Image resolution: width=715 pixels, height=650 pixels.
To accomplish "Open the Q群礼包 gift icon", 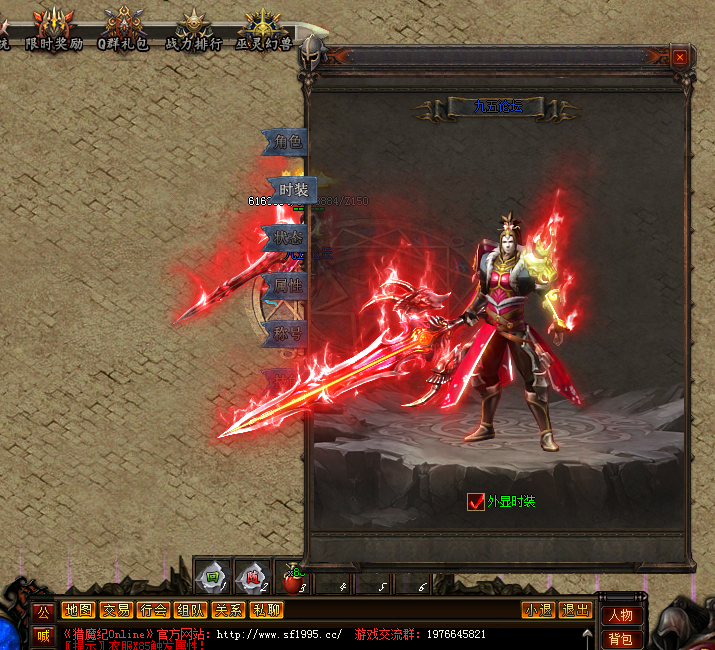I will [x=123, y=29].
